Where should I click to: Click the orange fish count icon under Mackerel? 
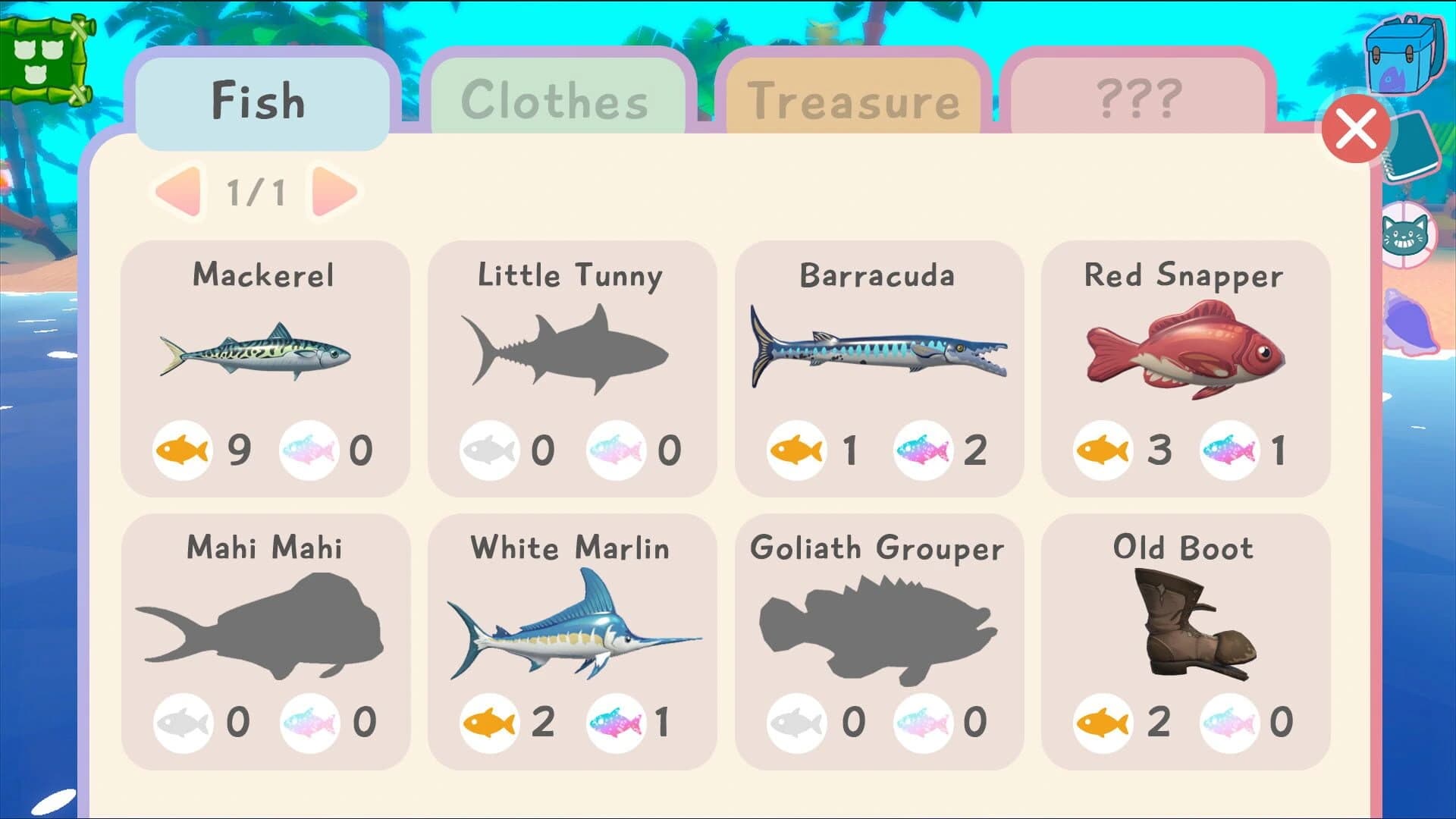[x=180, y=449]
